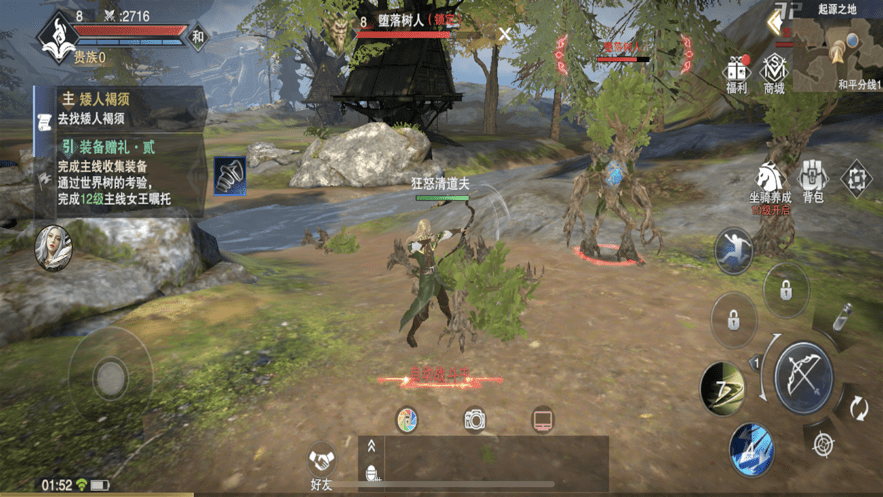Close the 堕落树人 target frame

(506, 34)
